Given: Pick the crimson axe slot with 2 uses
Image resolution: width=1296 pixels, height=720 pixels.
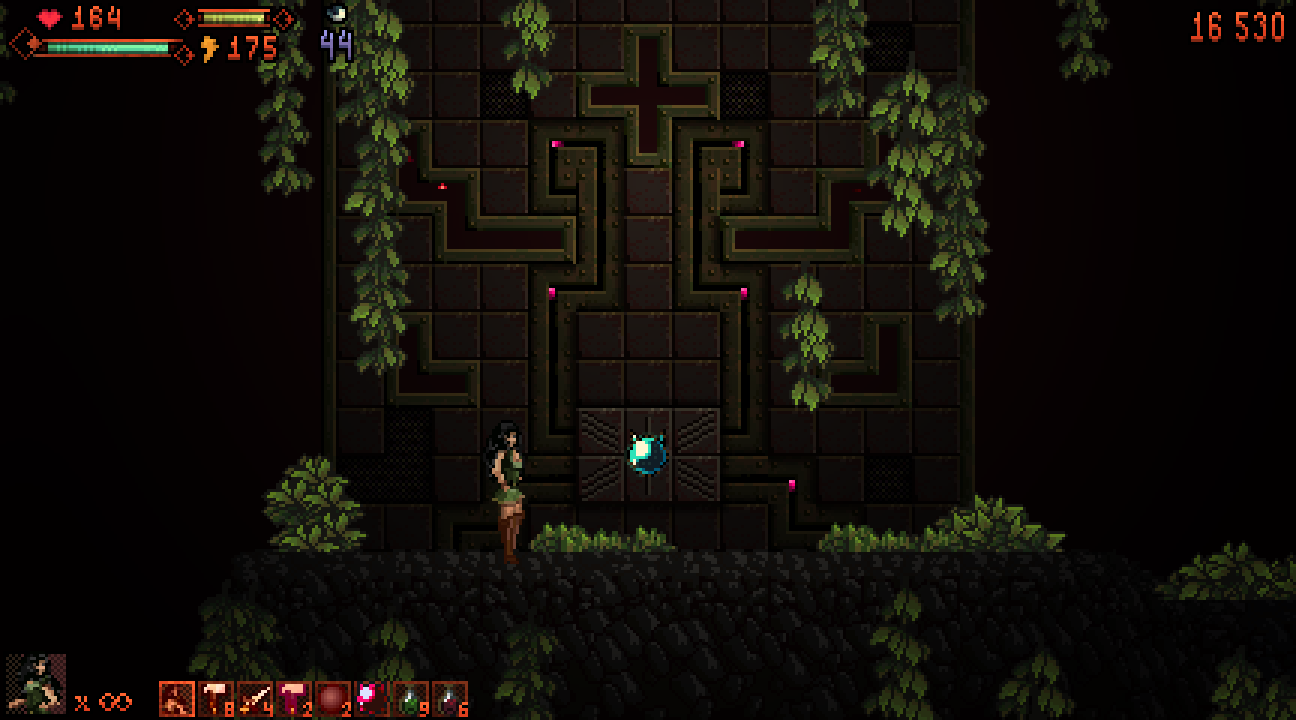Looking at the screenshot, I should click(x=294, y=699).
